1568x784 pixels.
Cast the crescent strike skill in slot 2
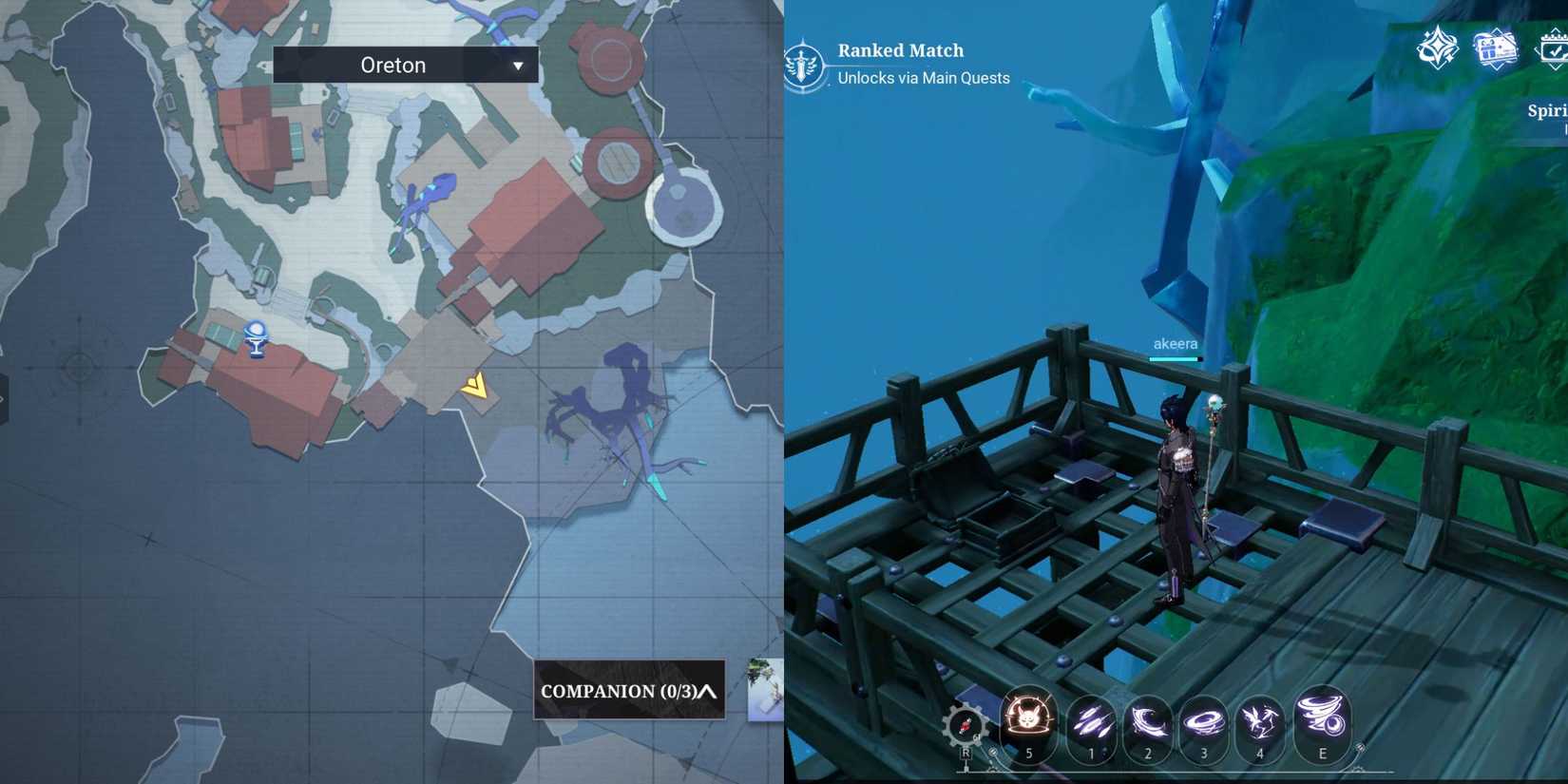pyautogui.click(x=1148, y=725)
